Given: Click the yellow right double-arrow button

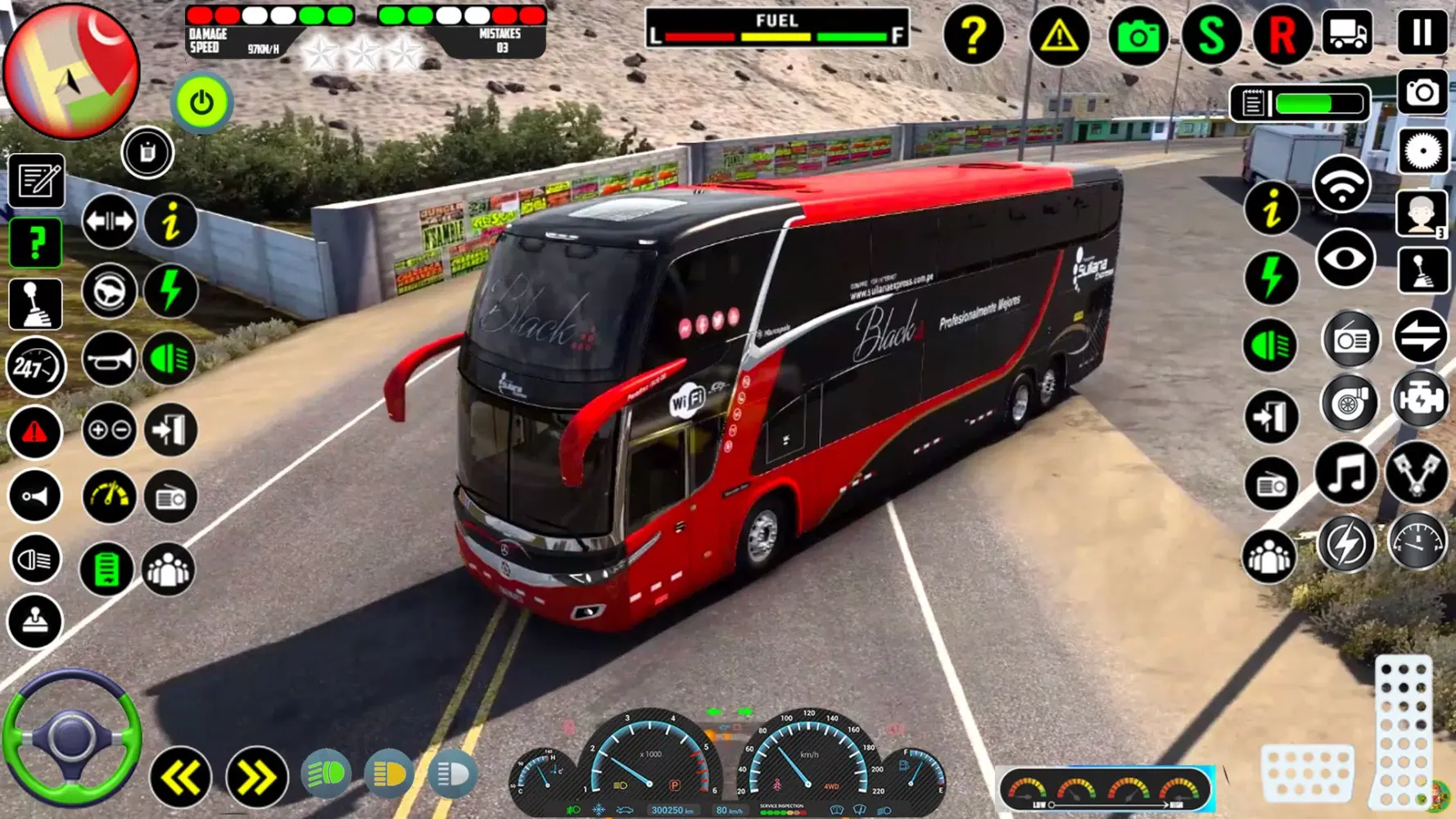Looking at the screenshot, I should tap(256, 777).
